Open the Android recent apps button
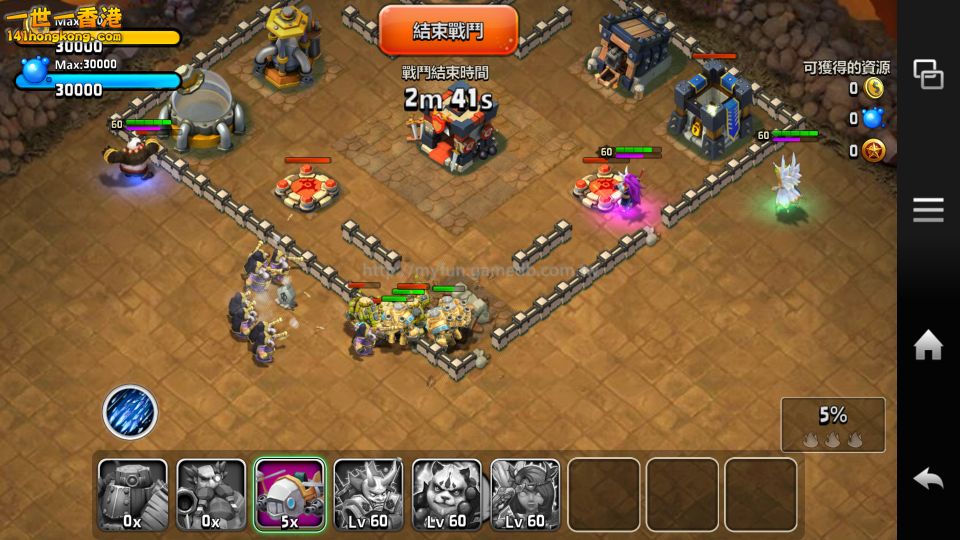 [928, 74]
